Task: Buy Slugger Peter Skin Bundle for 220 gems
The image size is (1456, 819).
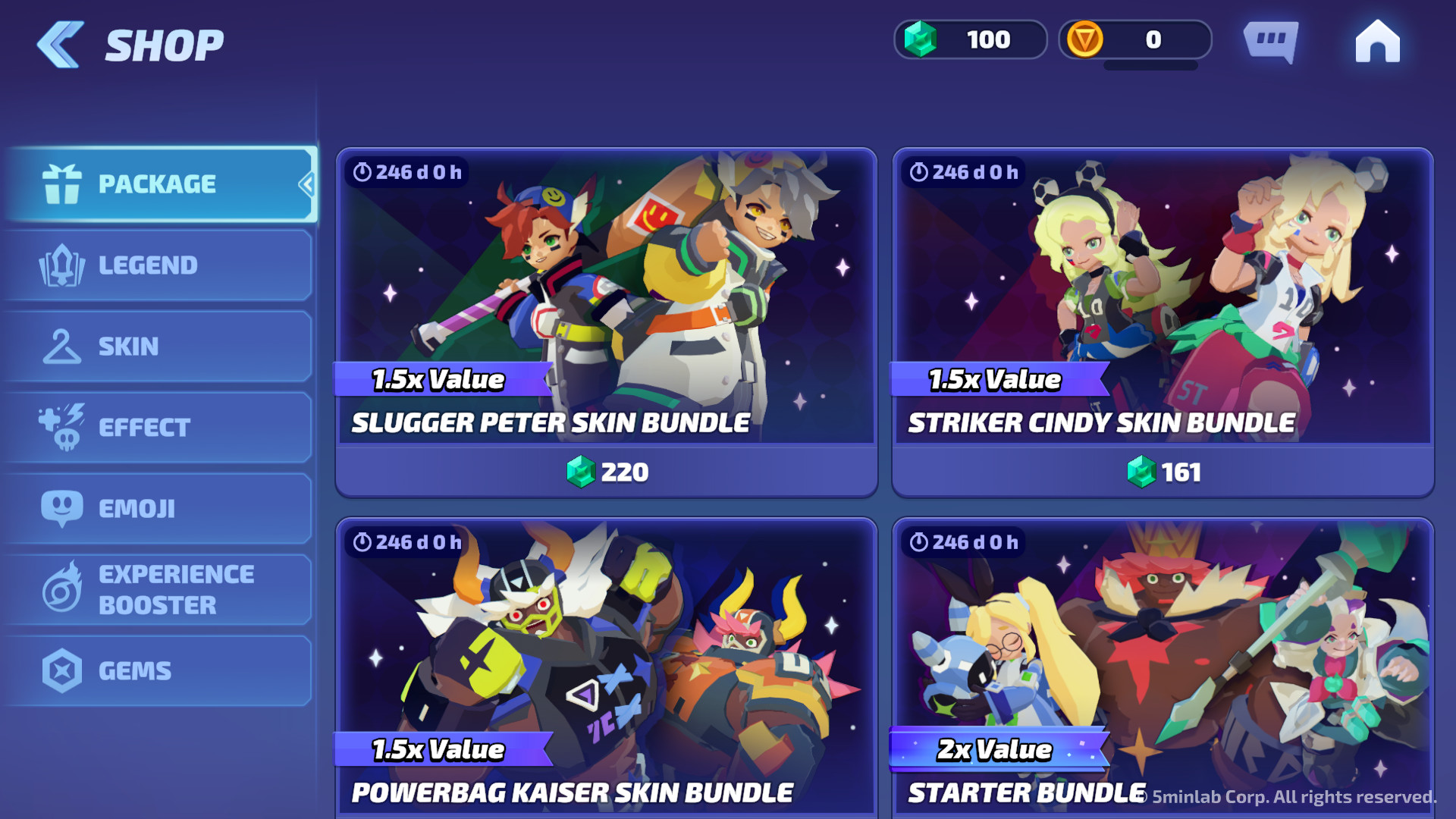Action: [x=607, y=472]
